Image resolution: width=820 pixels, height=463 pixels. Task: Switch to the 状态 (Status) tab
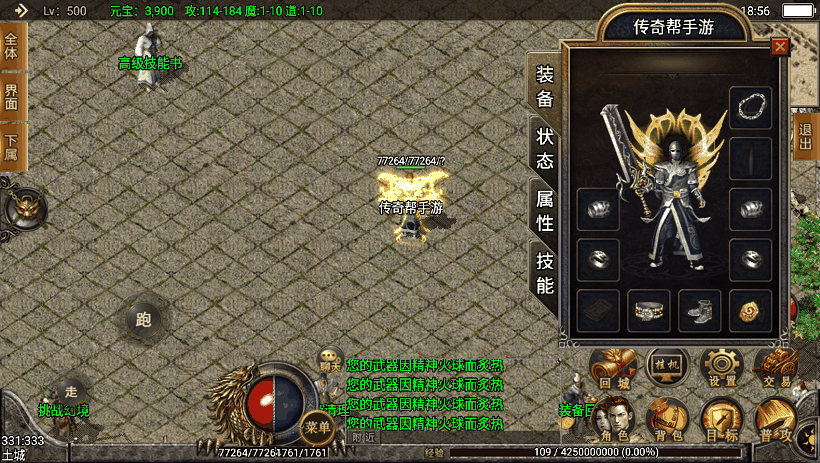tap(545, 148)
